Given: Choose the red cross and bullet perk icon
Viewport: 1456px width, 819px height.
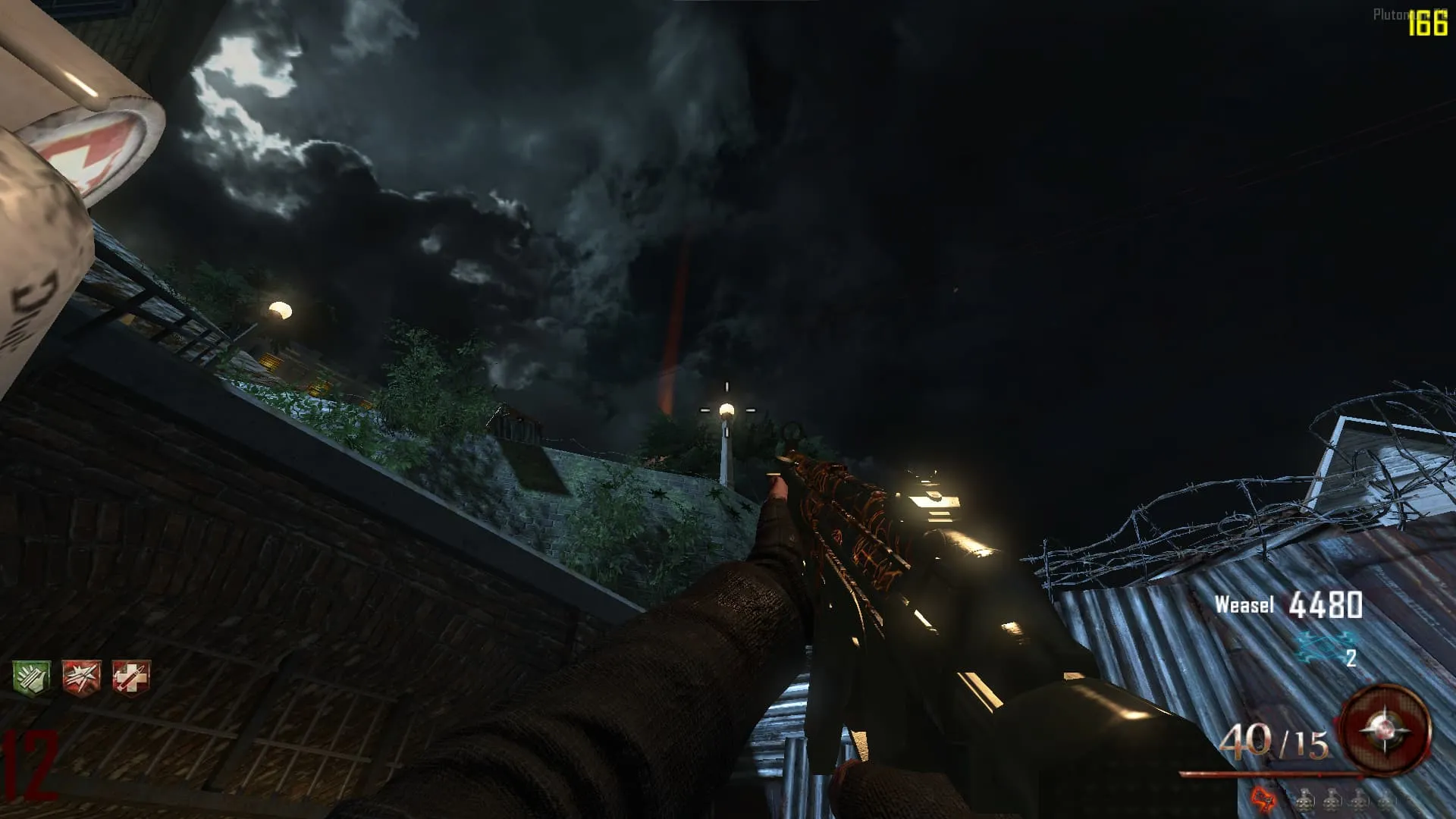Looking at the screenshot, I should tap(131, 676).
